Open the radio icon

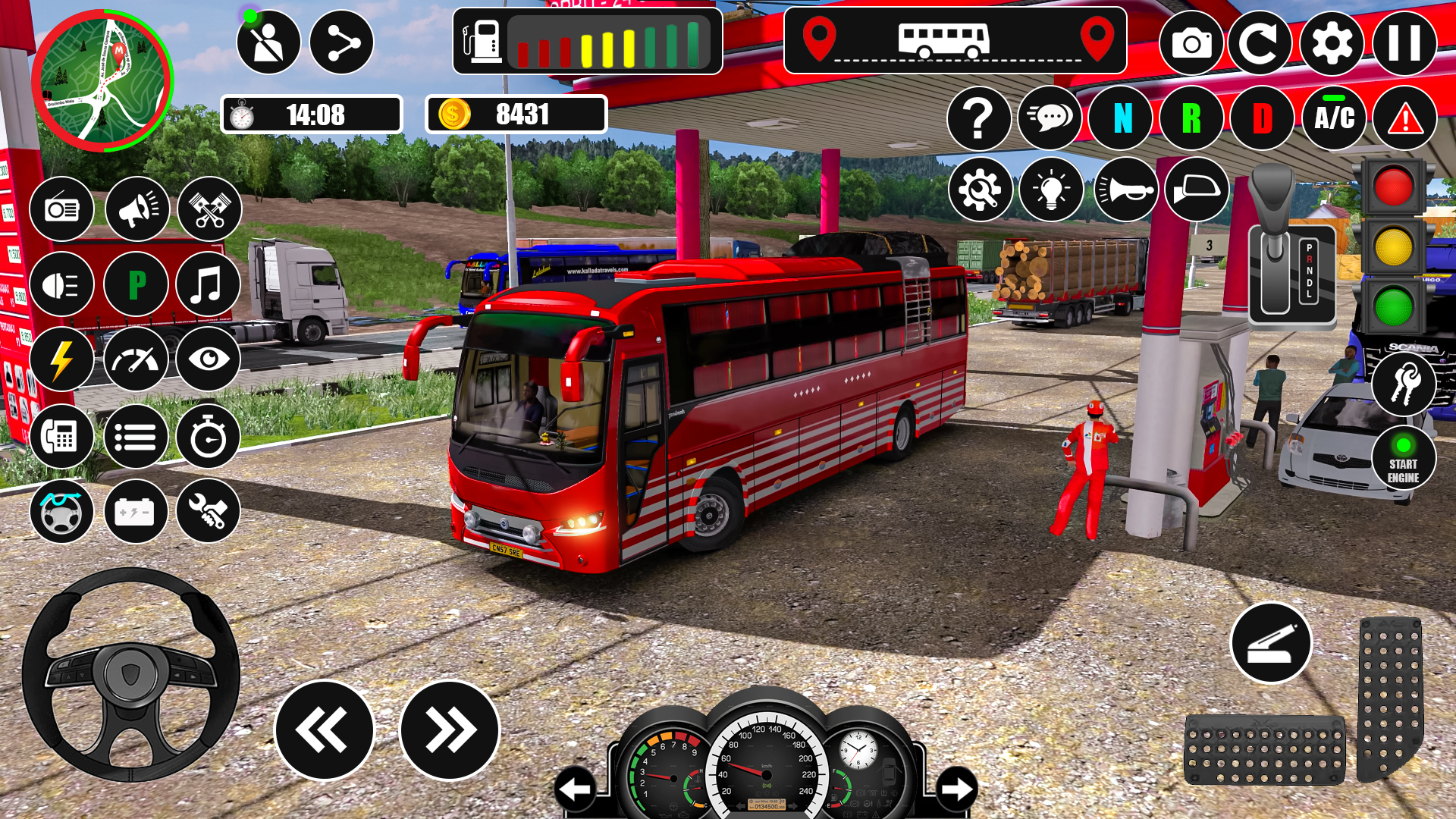point(63,209)
